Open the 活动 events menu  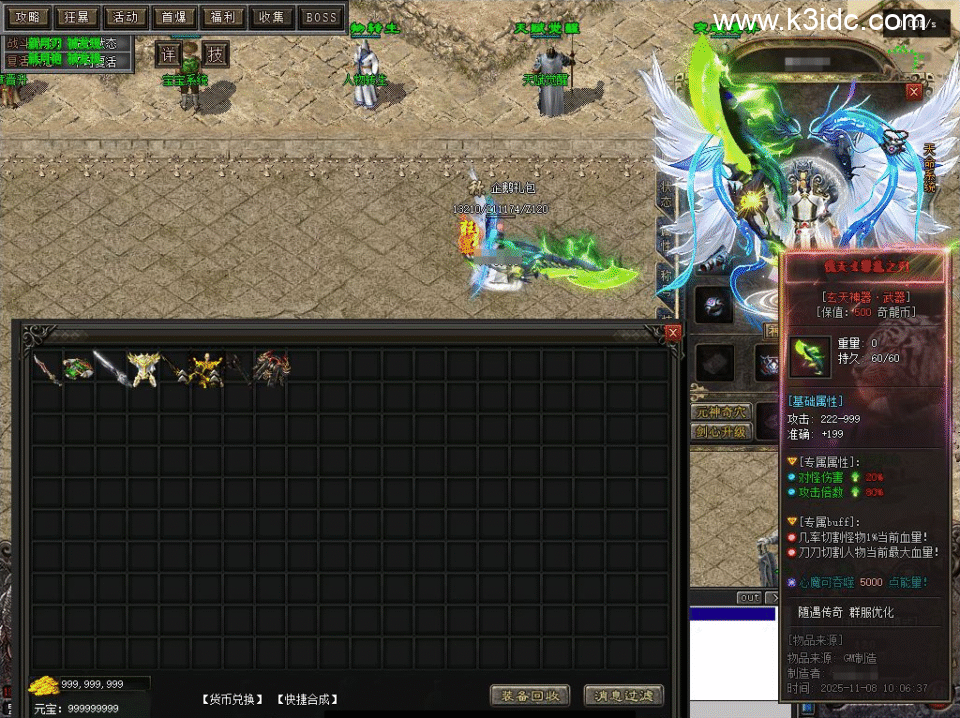click(125, 17)
